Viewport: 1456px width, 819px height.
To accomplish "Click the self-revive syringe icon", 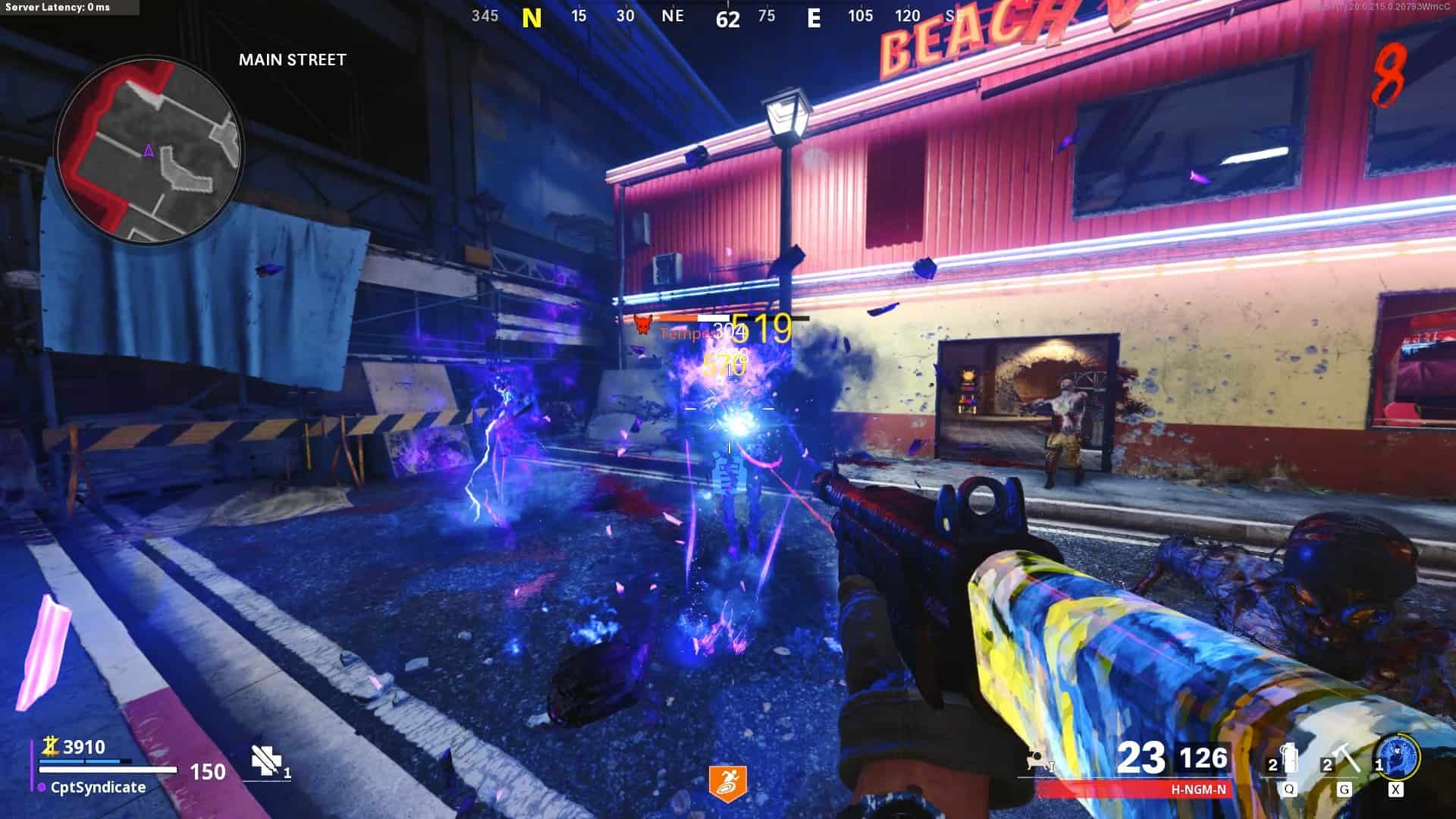I will tap(268, 761).
